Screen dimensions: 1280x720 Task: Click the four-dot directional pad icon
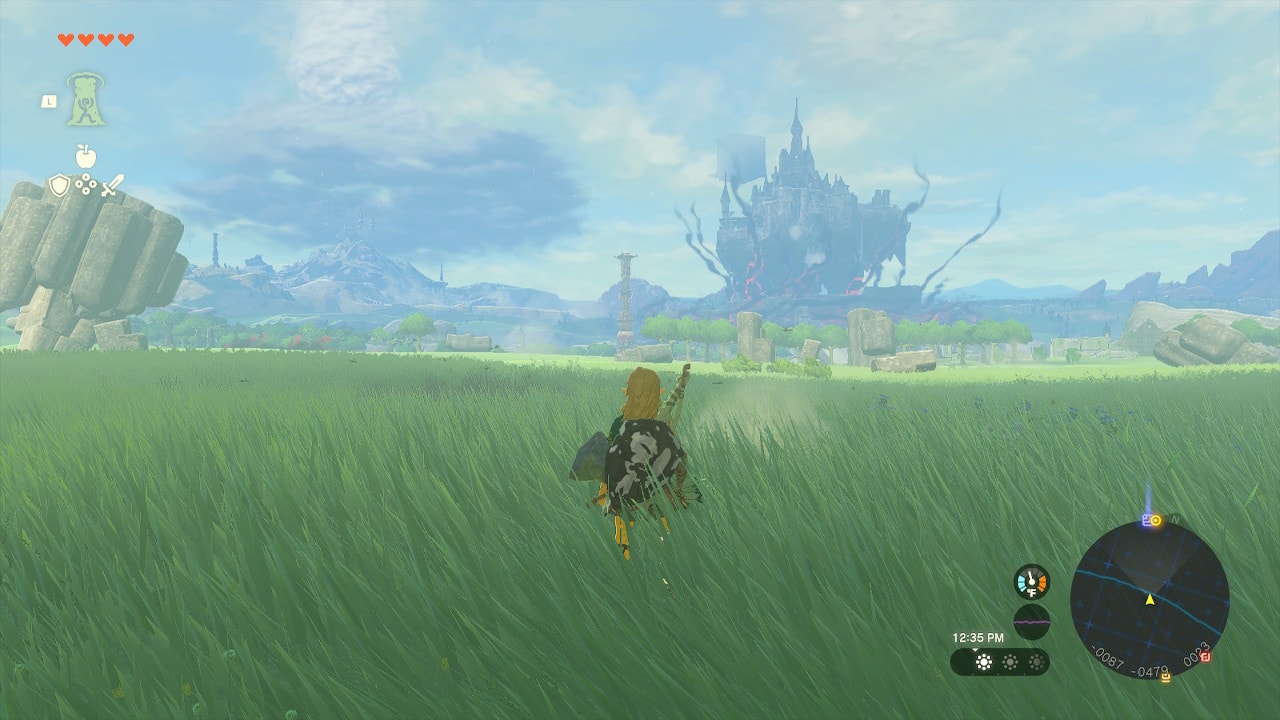[x=86, y=185]
